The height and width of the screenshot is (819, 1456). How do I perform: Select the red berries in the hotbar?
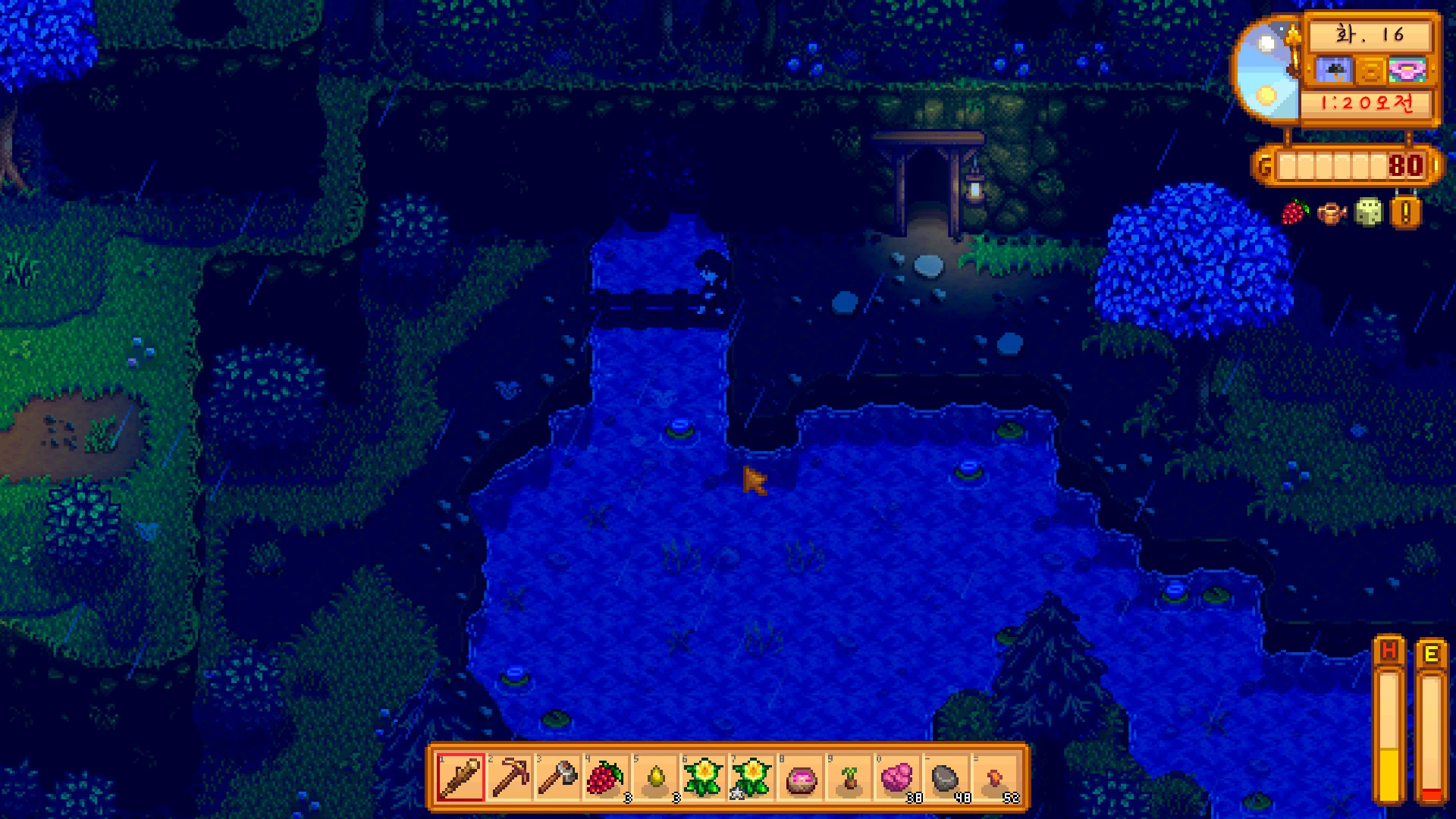pyautogui.click(x=606, y=777)
